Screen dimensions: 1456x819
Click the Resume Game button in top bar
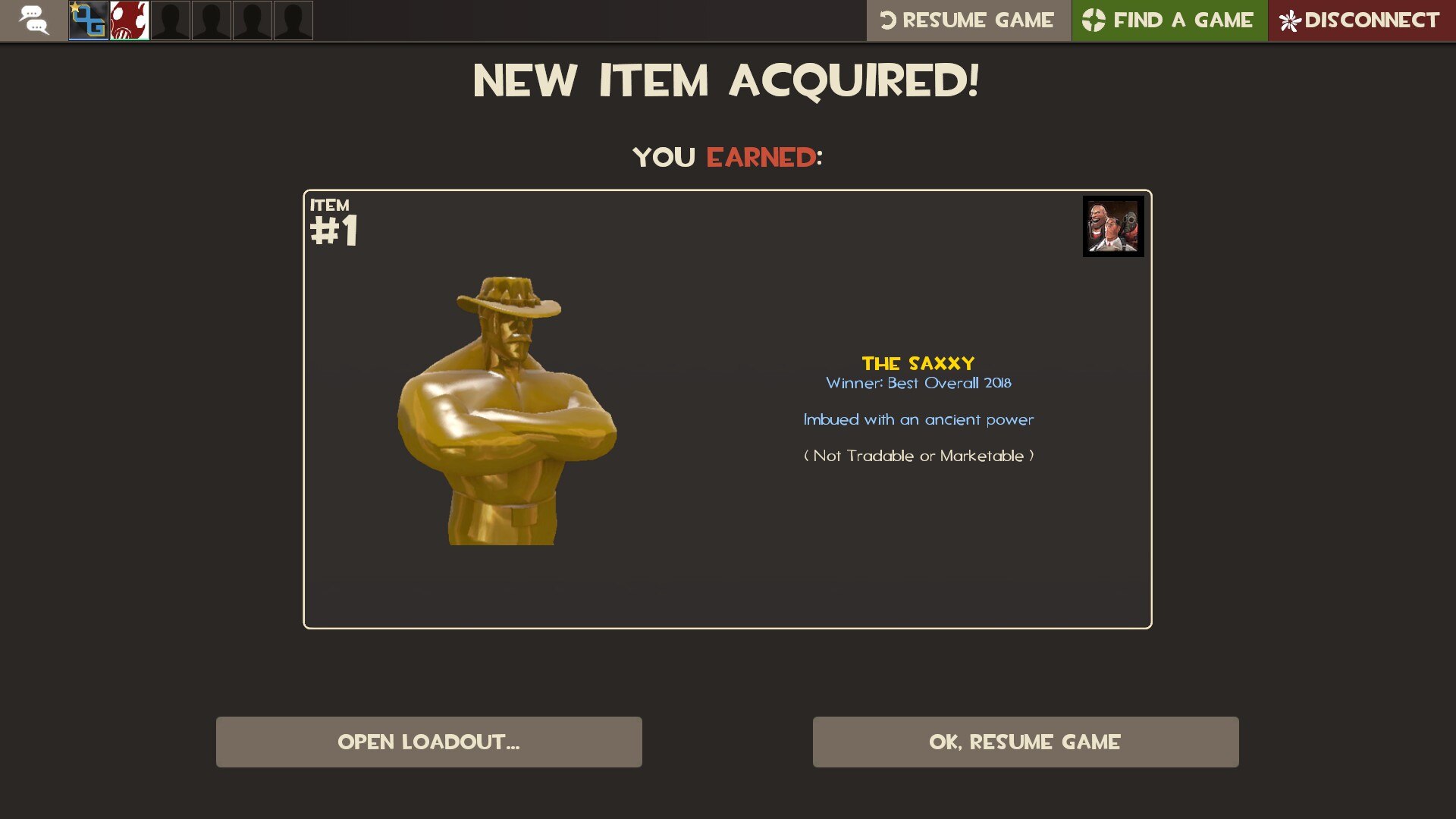968,20
